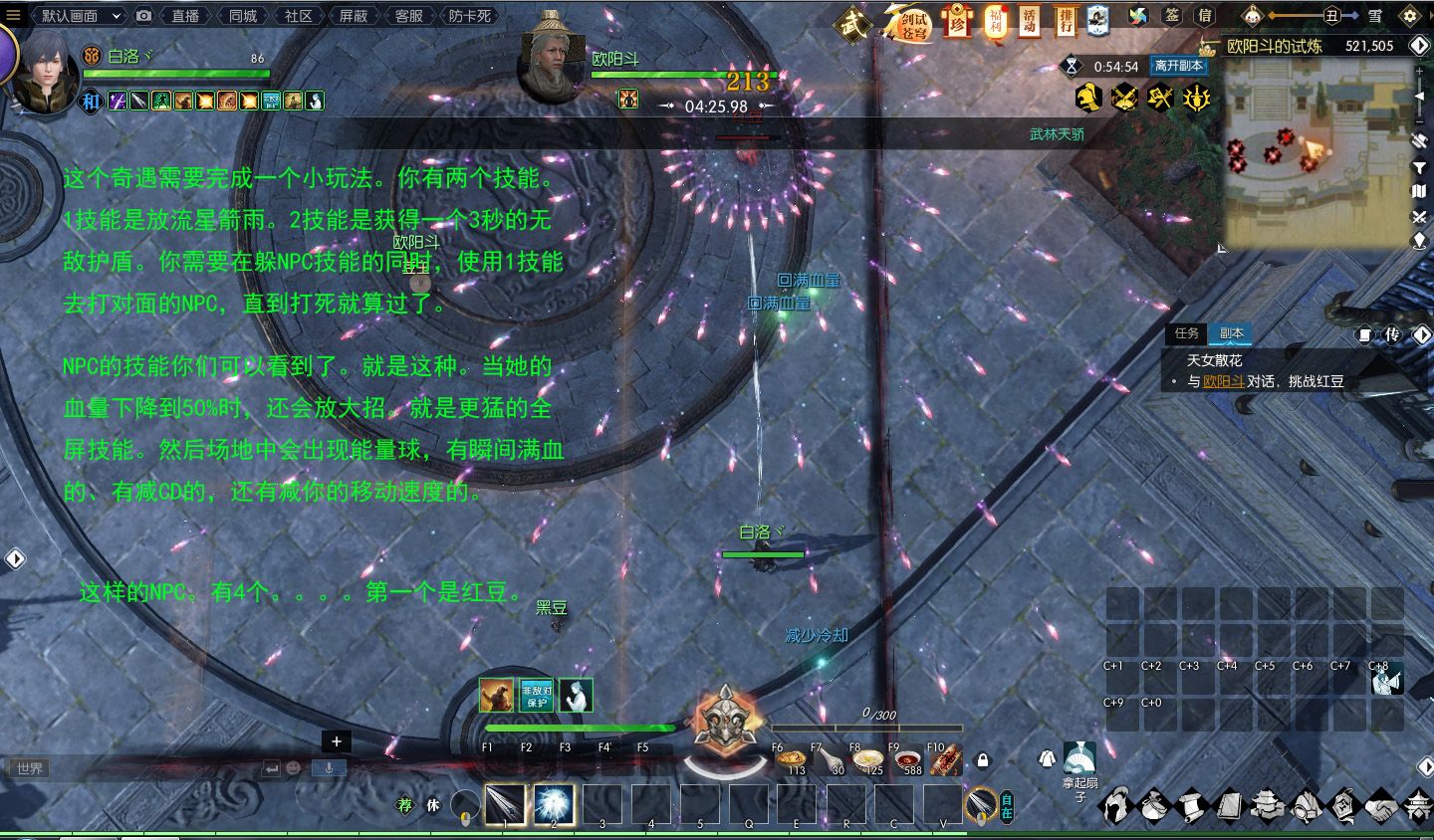Open the 活动 events scroll icon

tap(1030, 20)
